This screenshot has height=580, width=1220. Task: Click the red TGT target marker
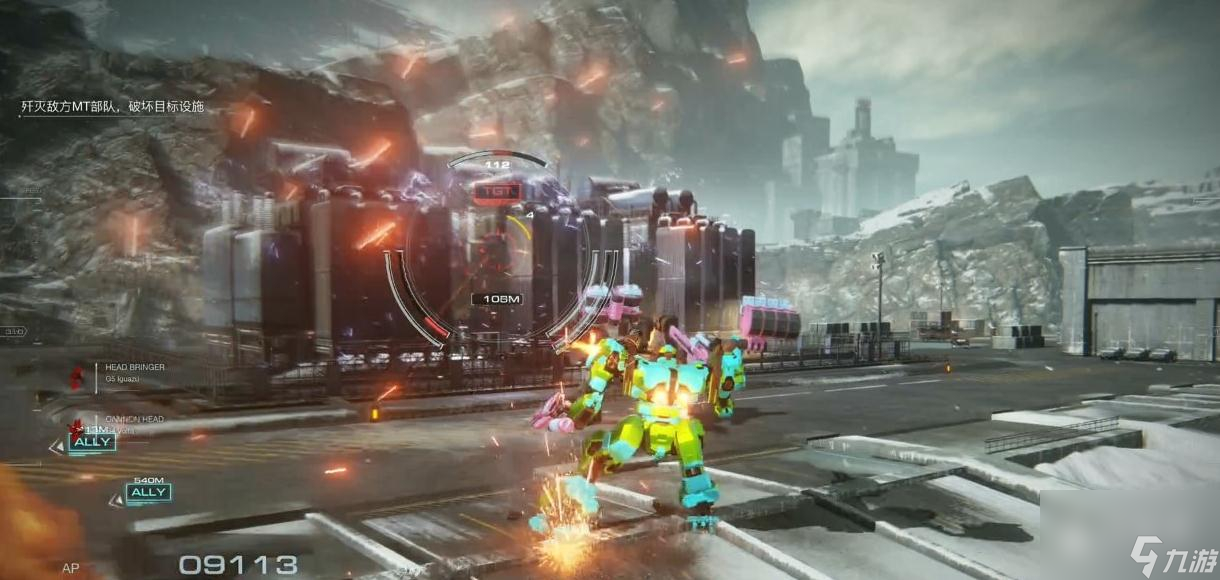(494, 189)
